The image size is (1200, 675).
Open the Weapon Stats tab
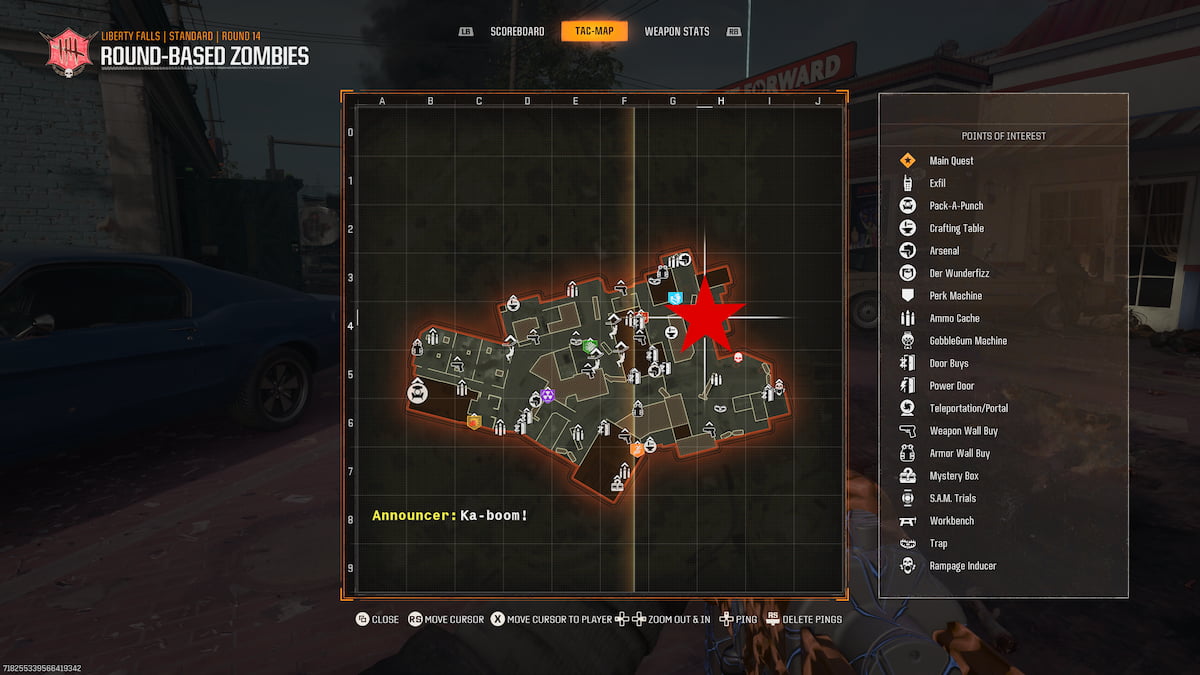[x=676, y=31]
